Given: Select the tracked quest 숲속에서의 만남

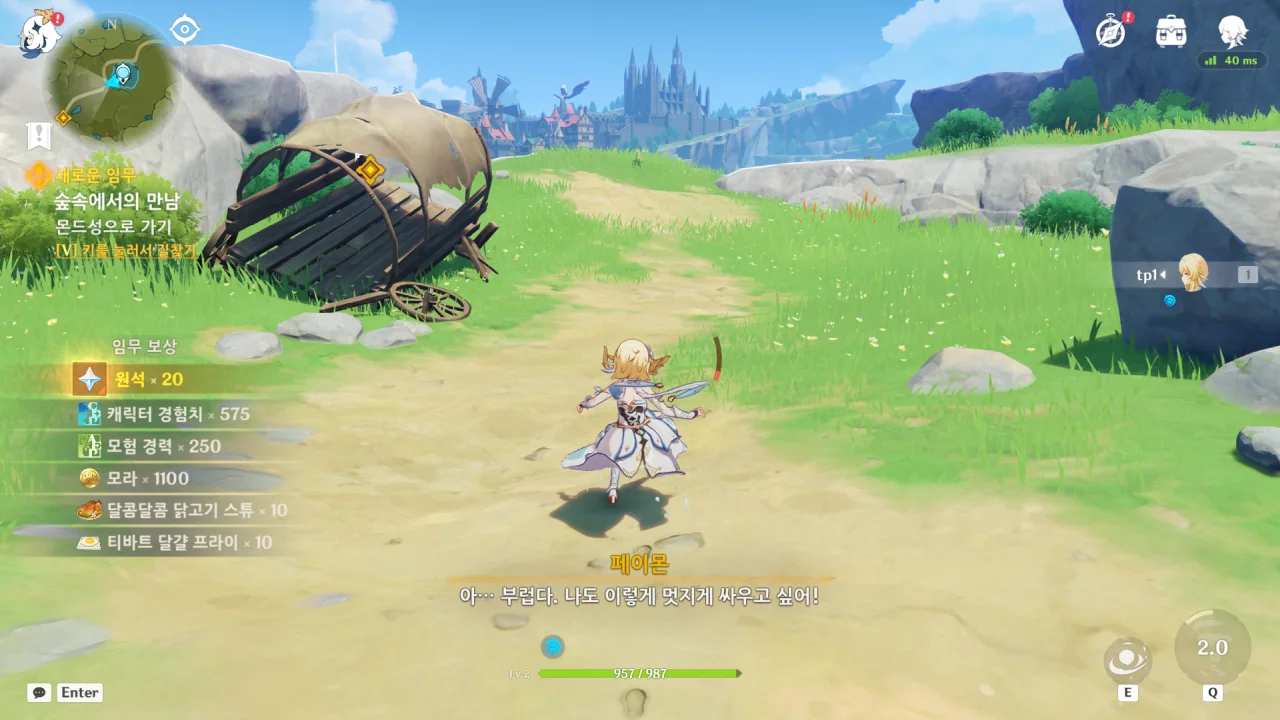Looking at the screenshot, I should pos(116,201).
